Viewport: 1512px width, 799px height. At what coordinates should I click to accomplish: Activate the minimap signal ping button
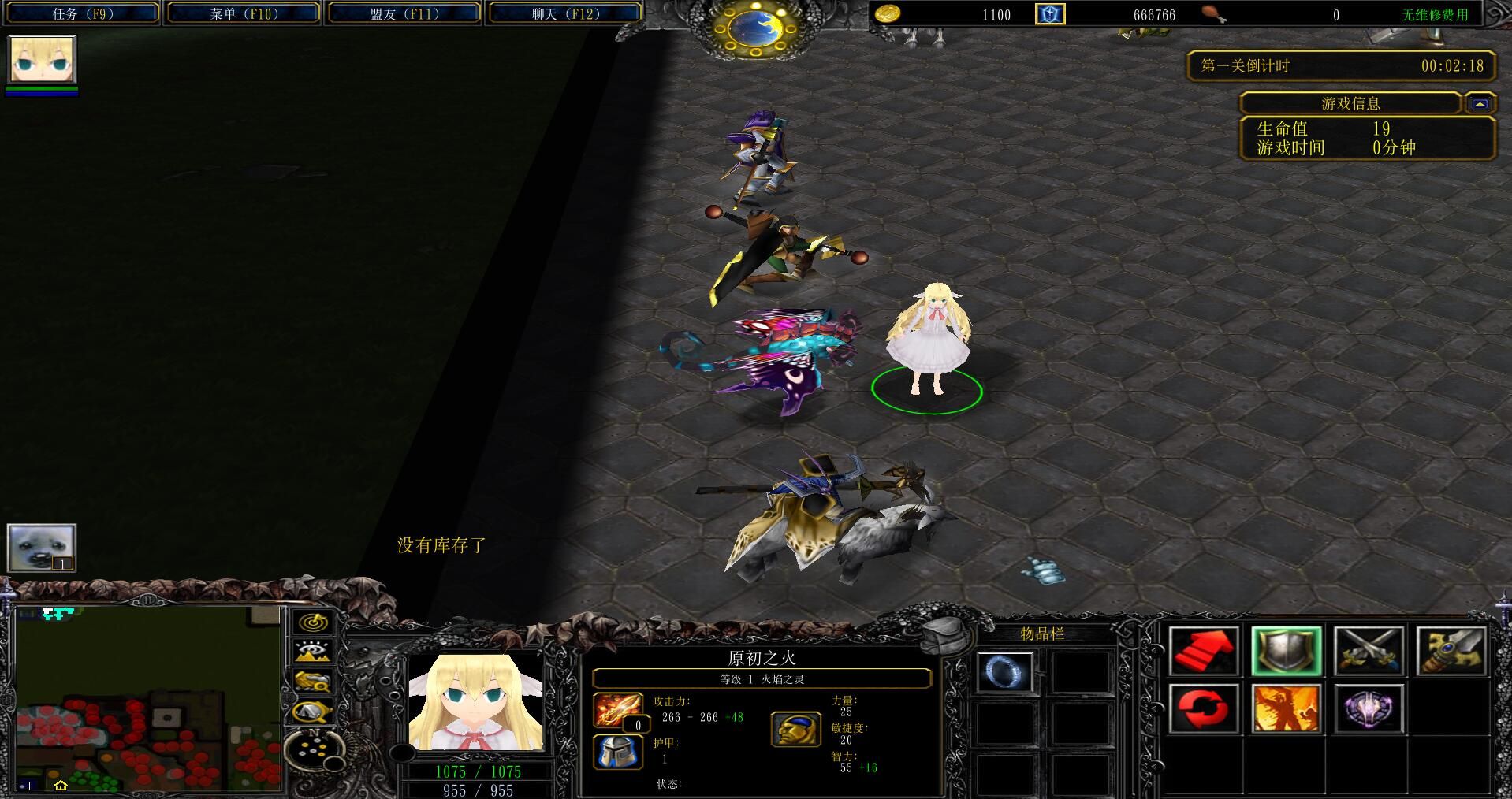312,622
